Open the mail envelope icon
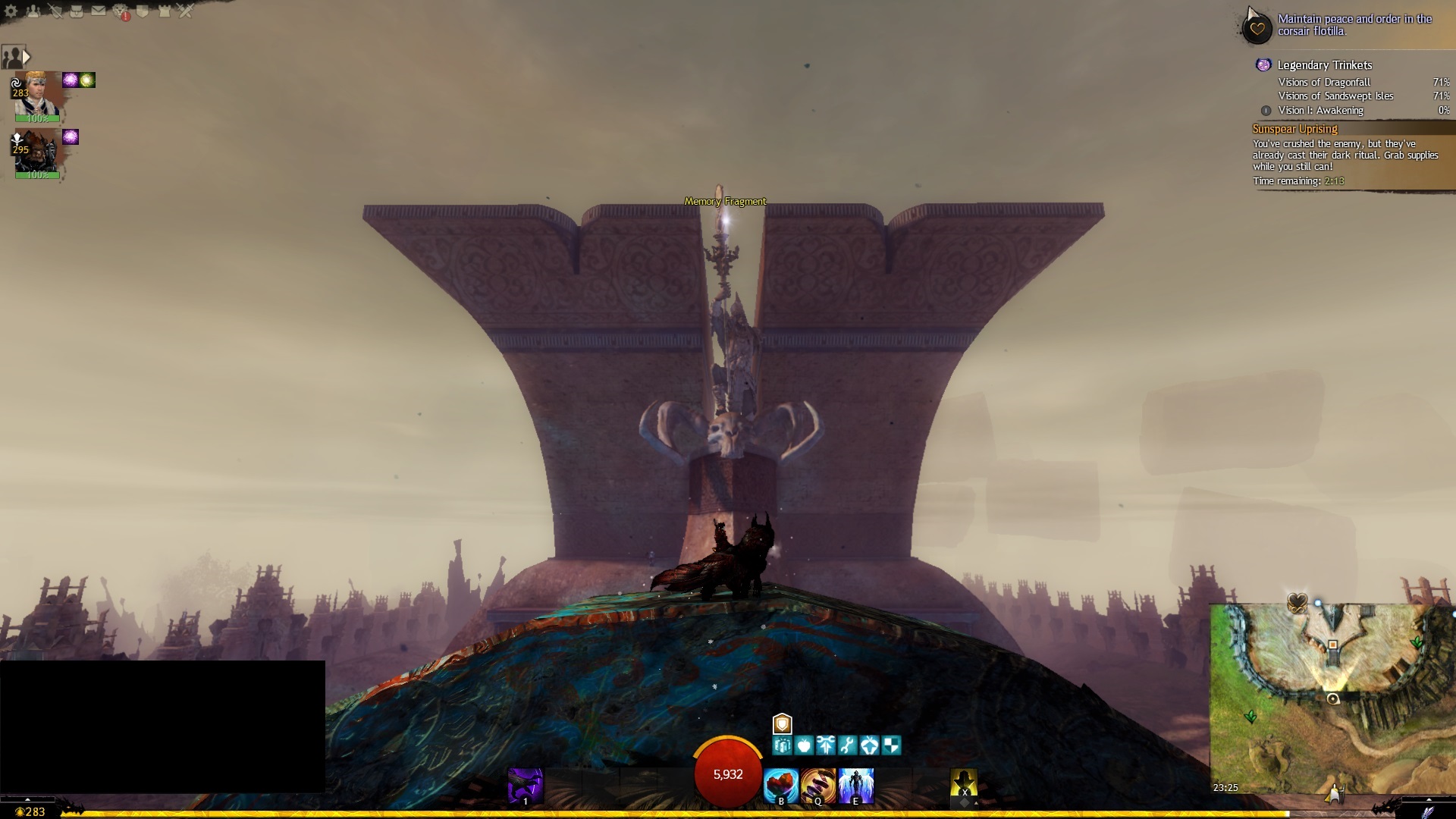This screenshot has height=819, width=1456. pos(99,11)
